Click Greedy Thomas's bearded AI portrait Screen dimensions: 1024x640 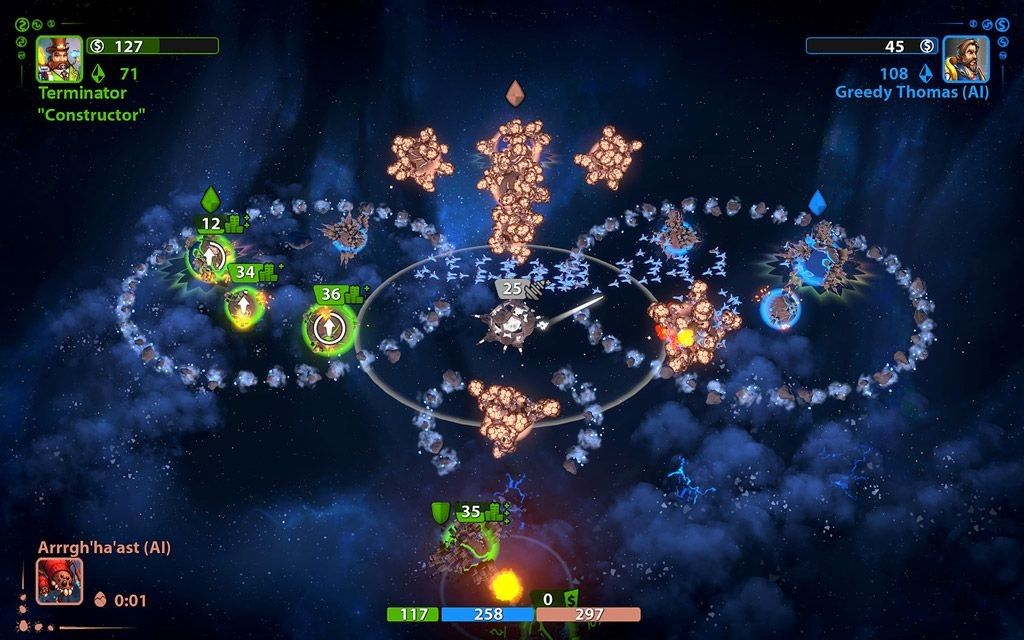965,59
